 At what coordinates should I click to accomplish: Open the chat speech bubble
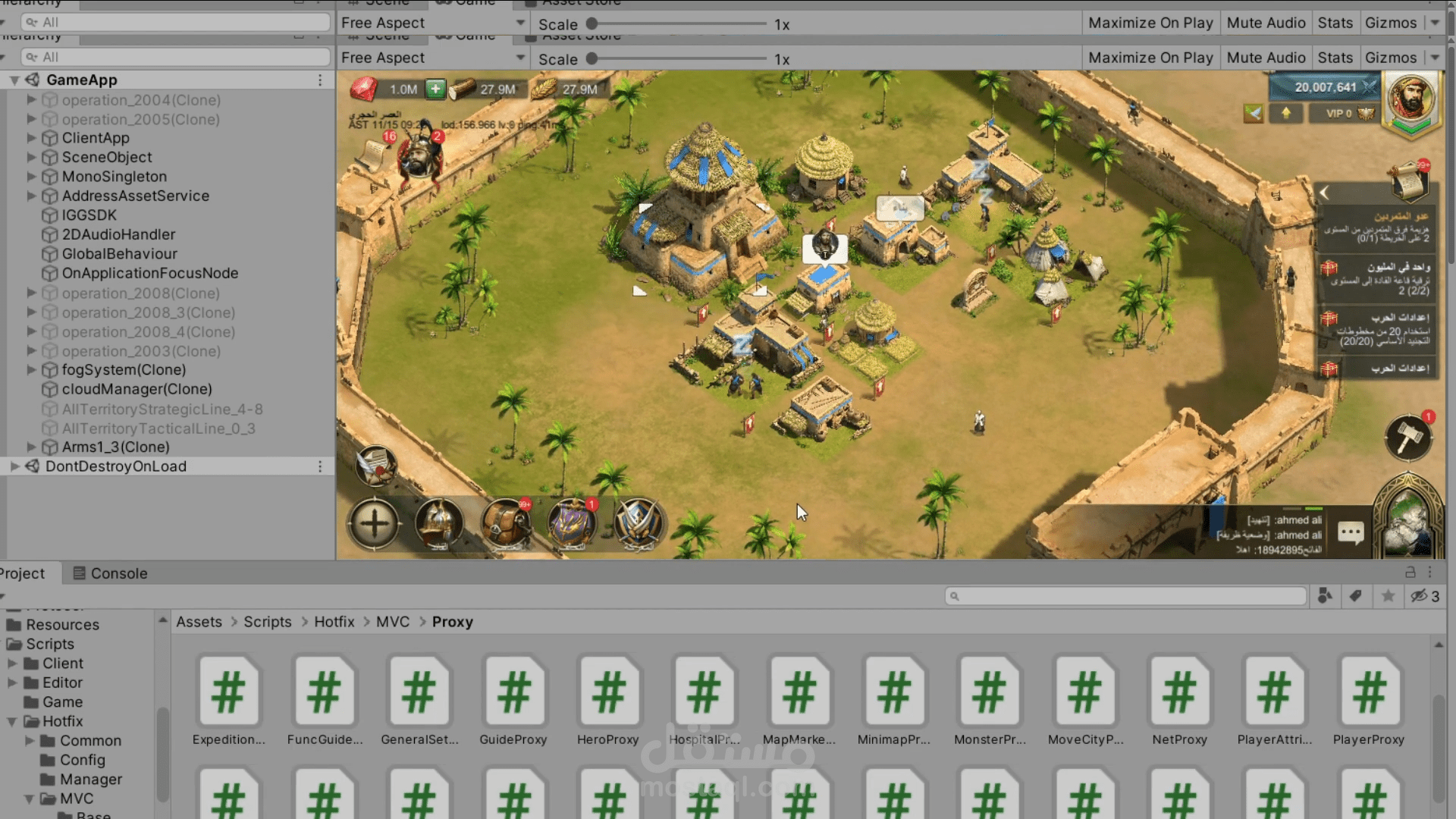point(1351,532)
